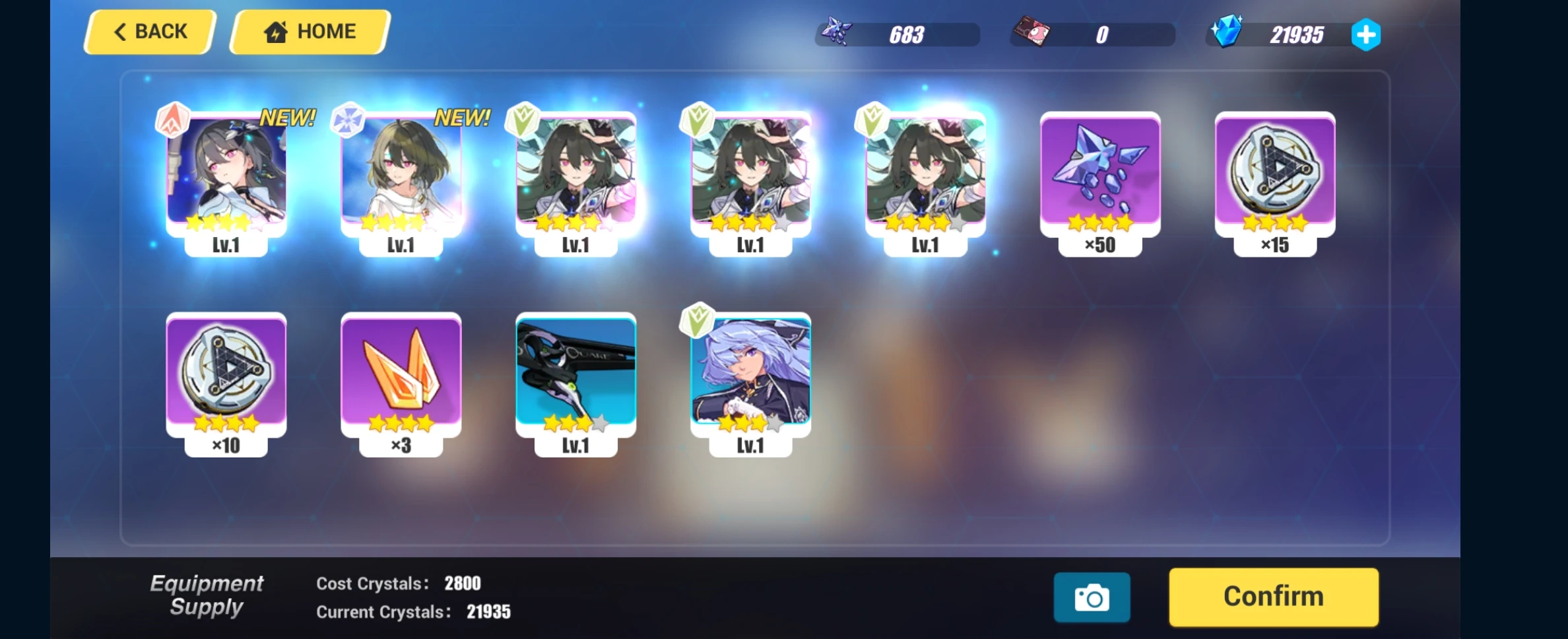
Task: Tap the lightning house icon on HOME button
Action: [x=277, y=30]
